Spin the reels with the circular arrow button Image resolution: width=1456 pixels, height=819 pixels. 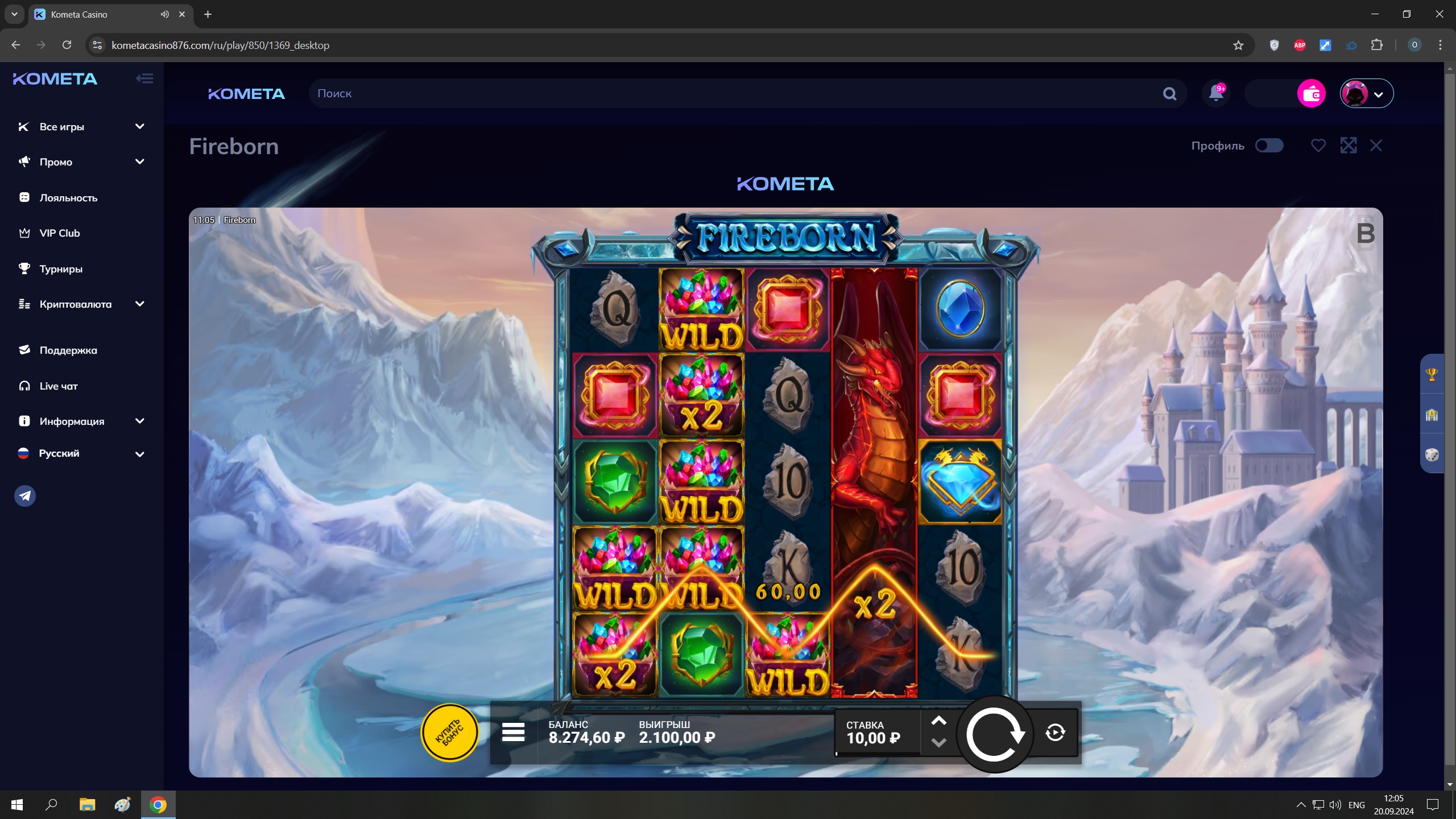(x=995, y=734)
